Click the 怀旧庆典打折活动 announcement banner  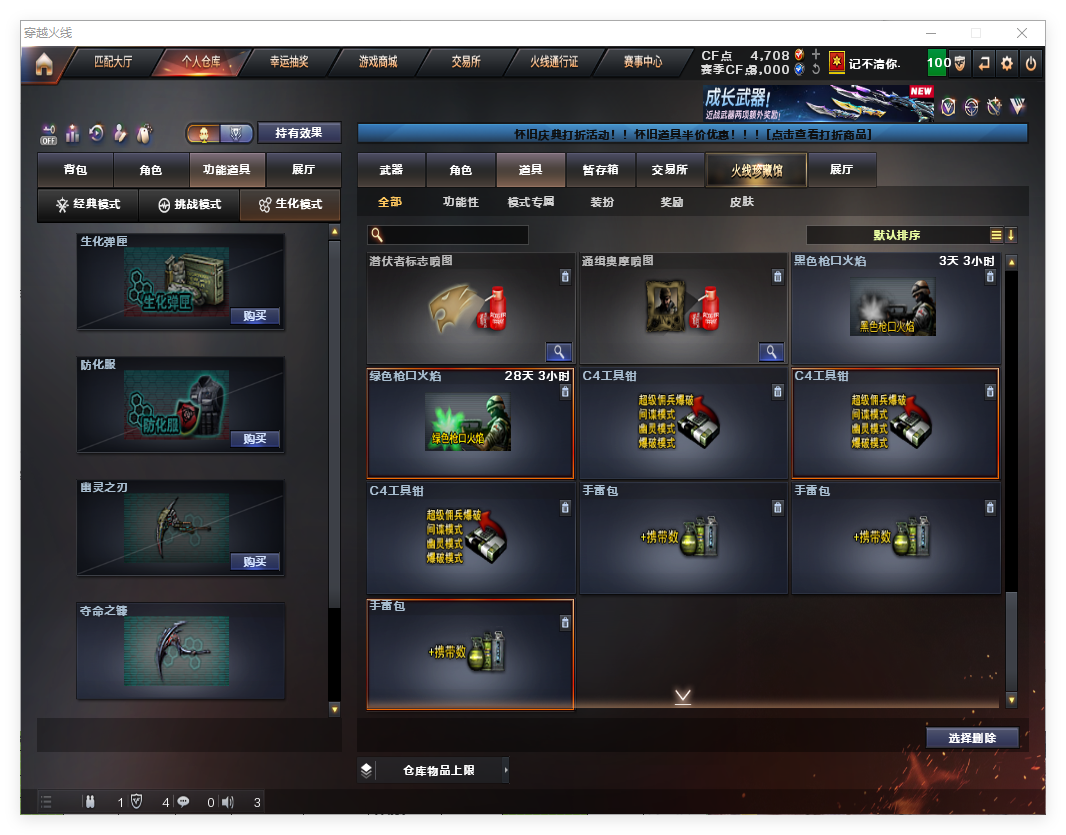tap(692, 133)
